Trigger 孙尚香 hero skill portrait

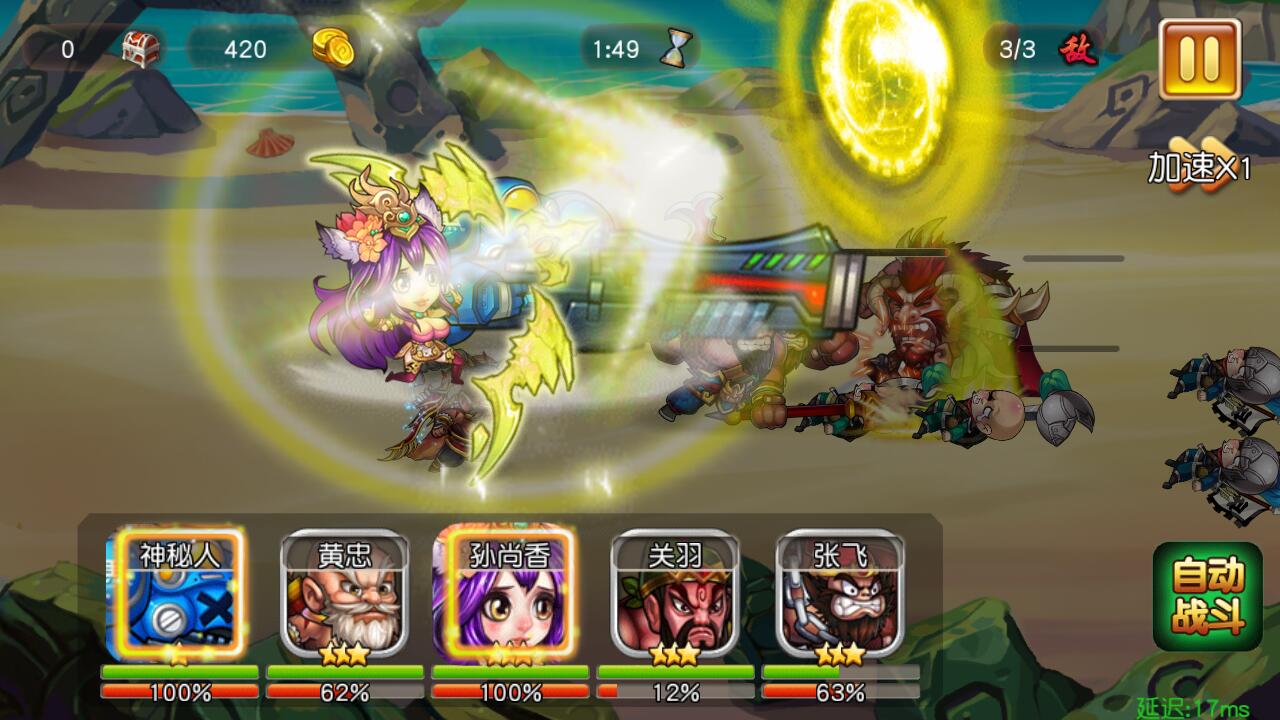click(x=509, y=595)
